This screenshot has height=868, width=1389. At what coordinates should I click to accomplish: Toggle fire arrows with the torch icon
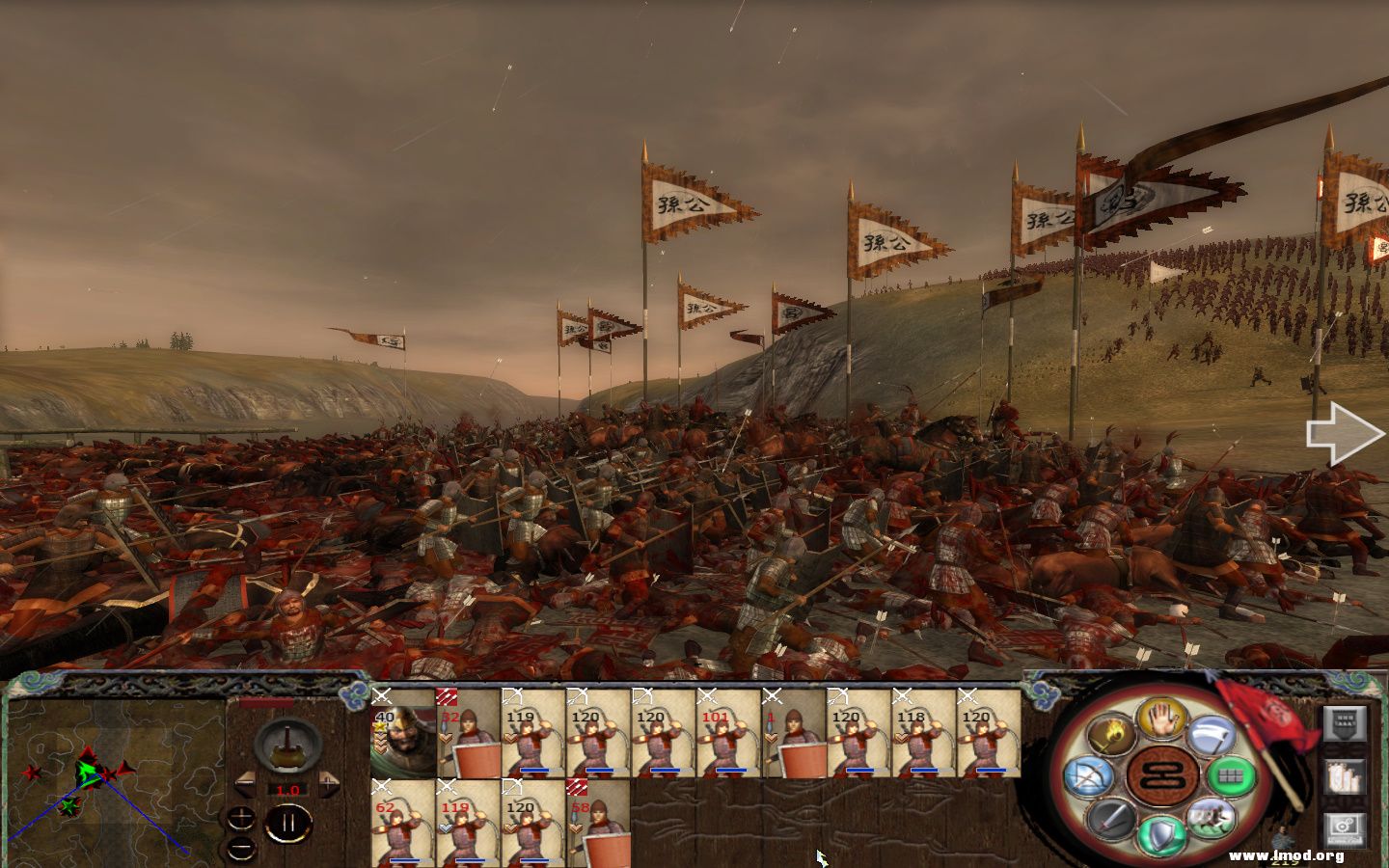click(x=1111, y=736)
